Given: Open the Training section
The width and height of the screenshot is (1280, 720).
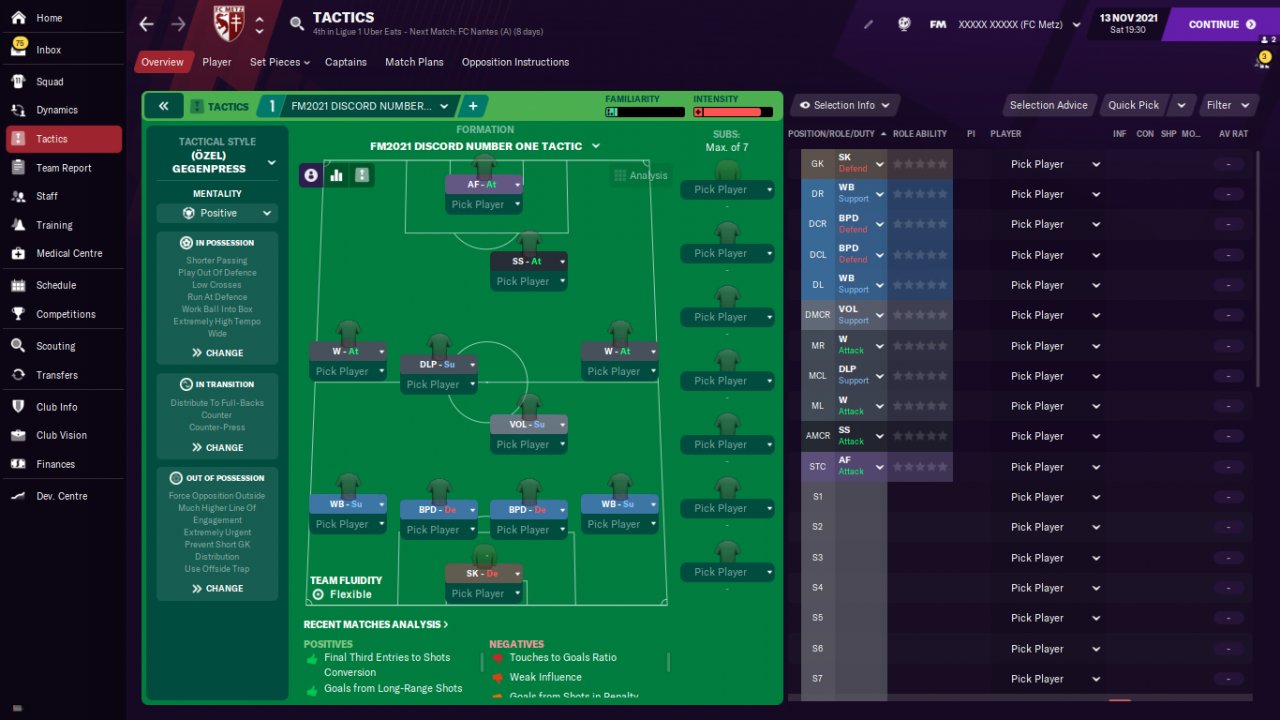Looking at the screenshot, I should click(54, 225).
